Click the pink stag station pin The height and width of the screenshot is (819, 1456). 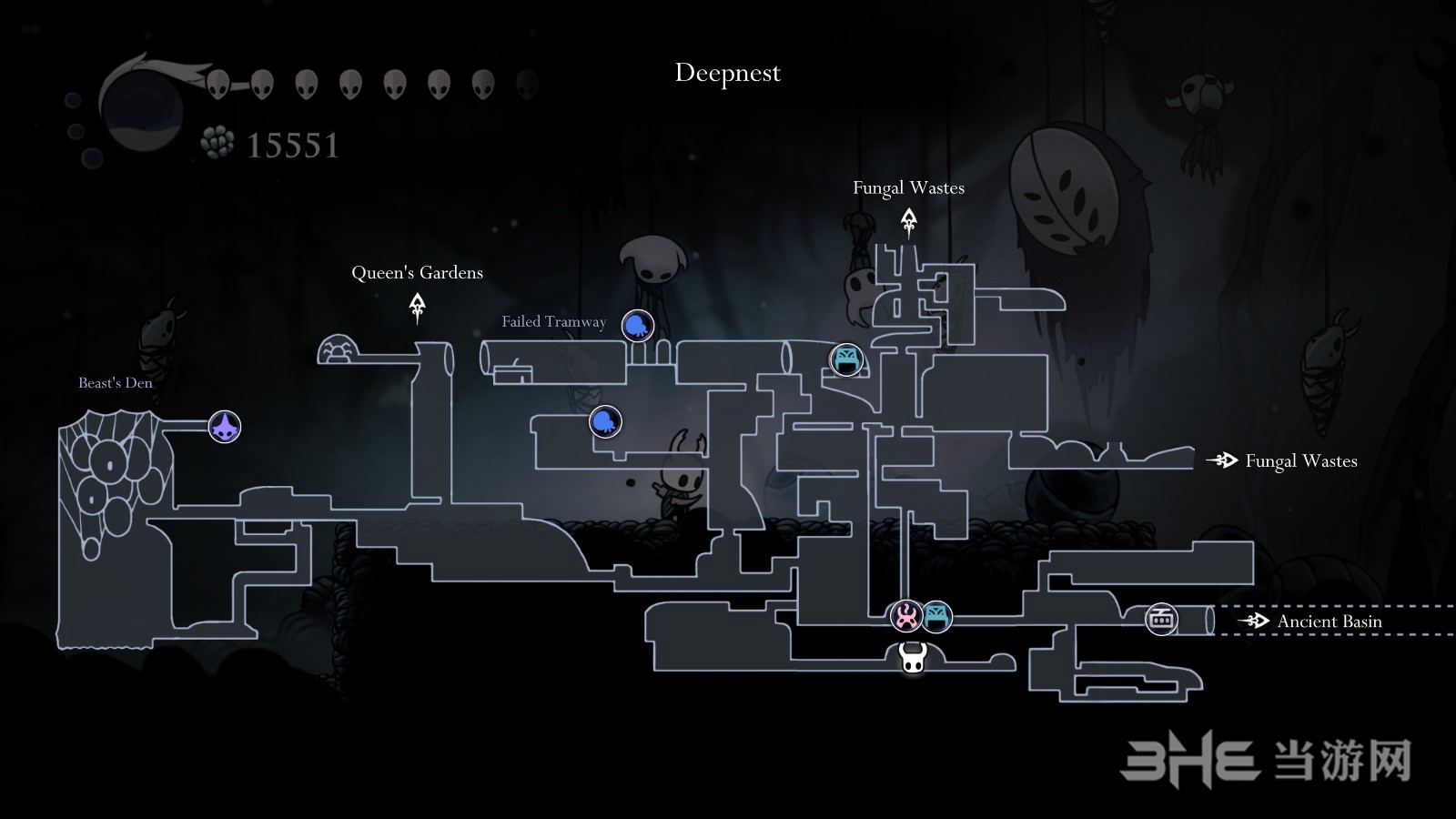click(906, 616)
